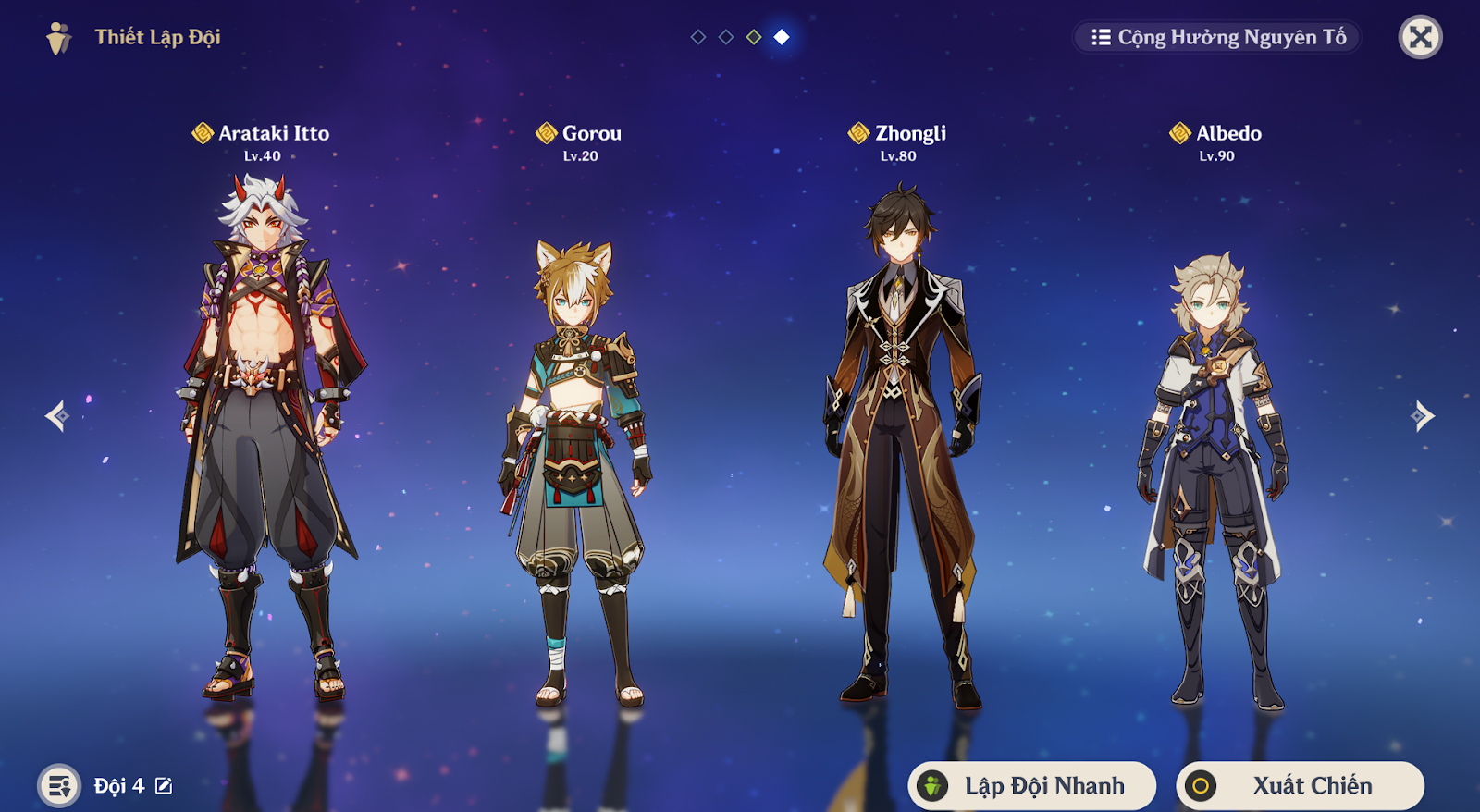1480x812 pixels.
Task: Rename team using the Đội 4 edit icon
Action: point(164,786)
